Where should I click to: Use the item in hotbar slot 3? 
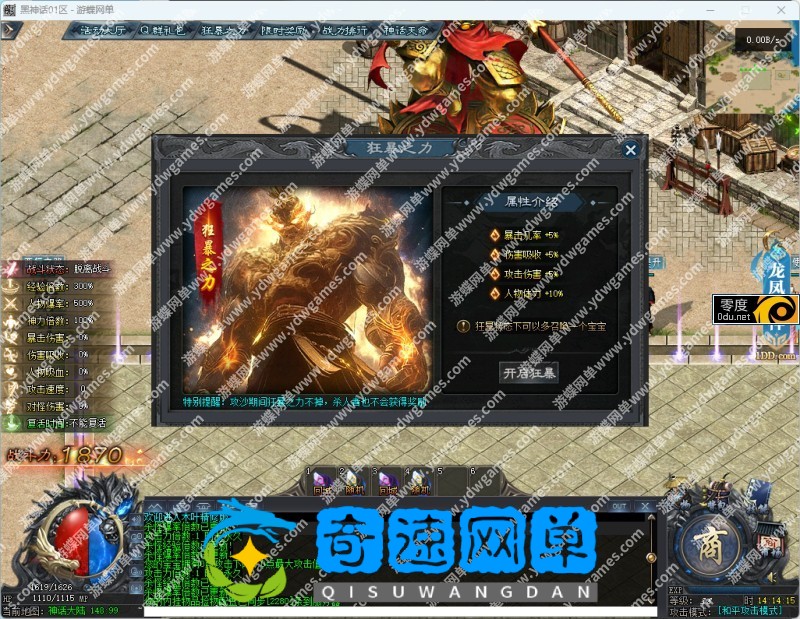[387, 483]
